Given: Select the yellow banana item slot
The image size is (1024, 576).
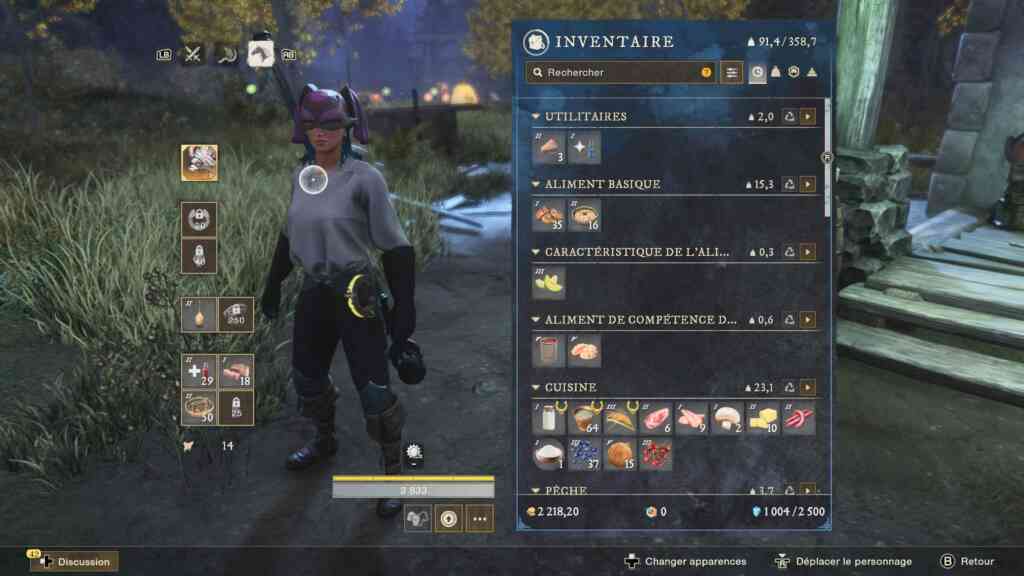Looking at the screenshot, I should point(548,283).
